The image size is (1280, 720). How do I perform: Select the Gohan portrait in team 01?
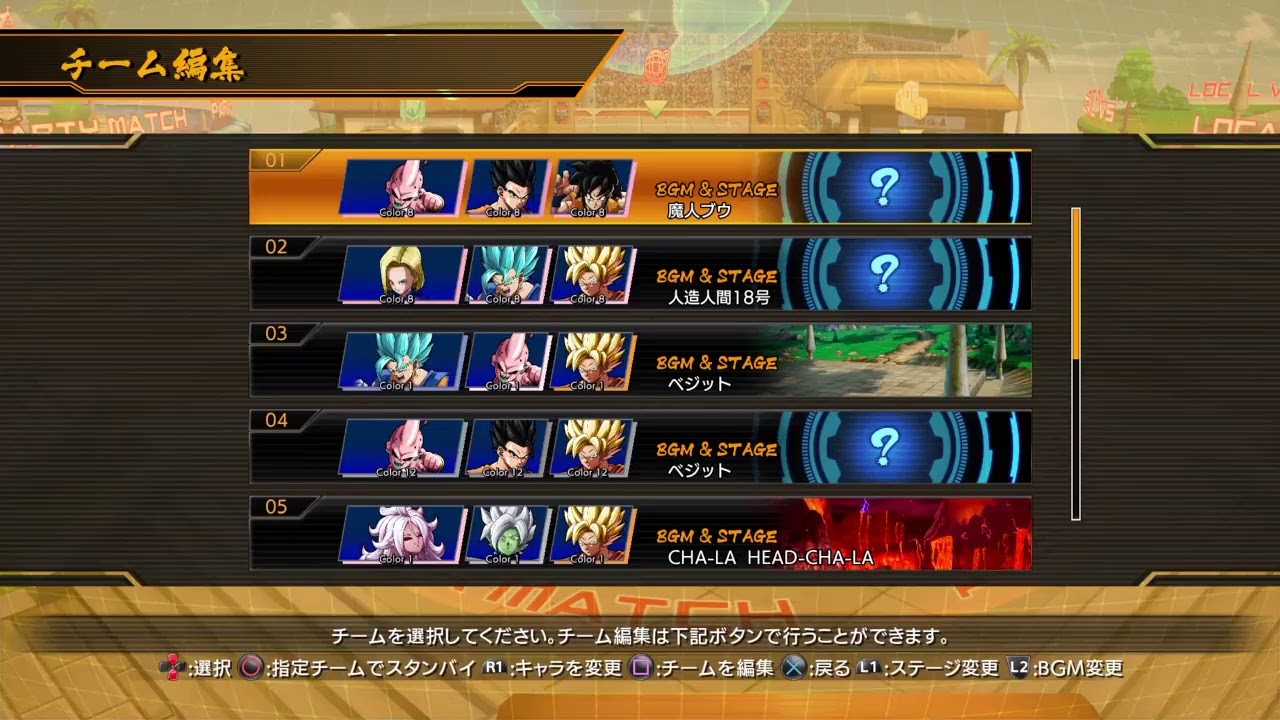pos(510,185)
